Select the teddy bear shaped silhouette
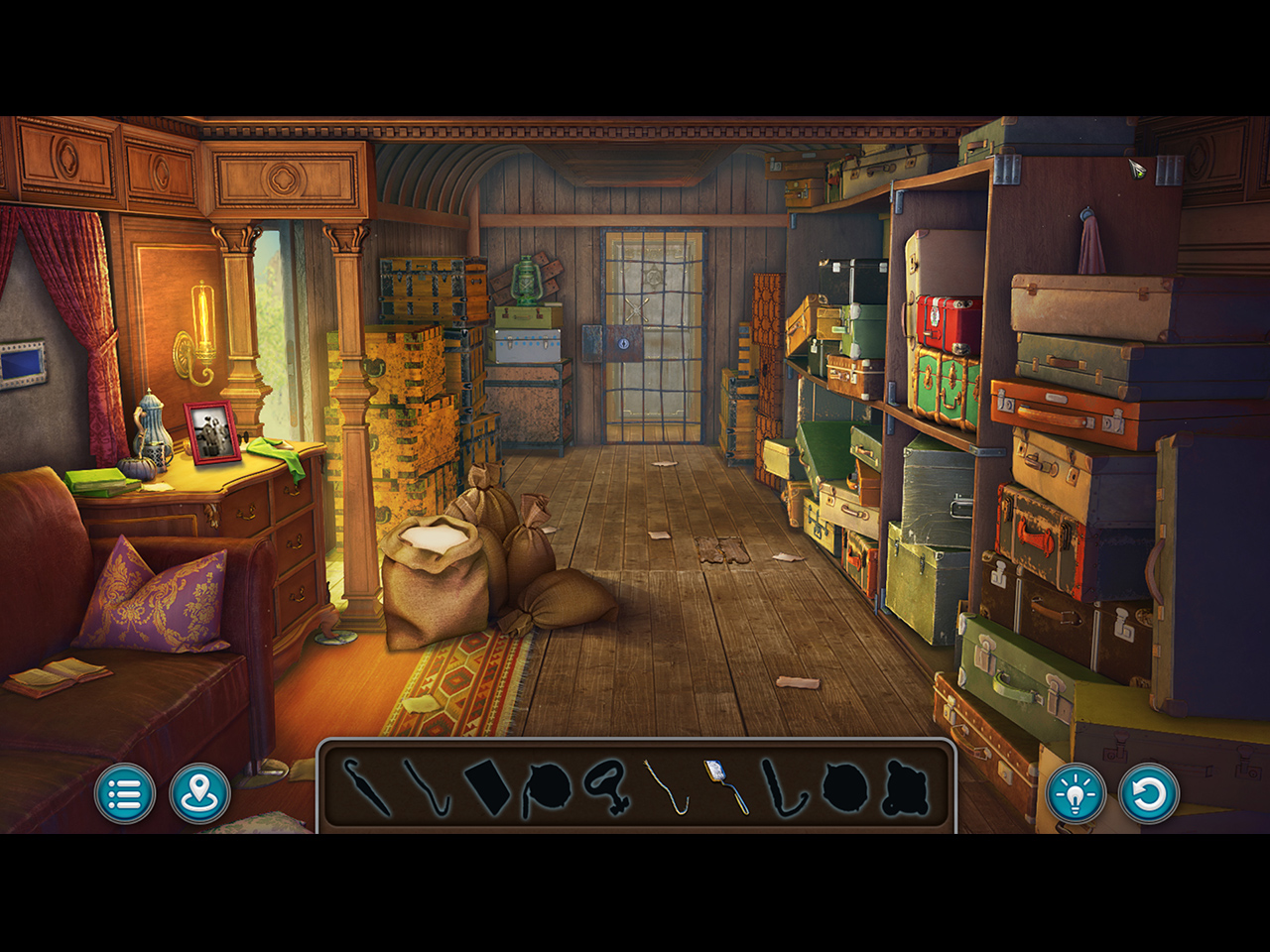 pos(904,787)
